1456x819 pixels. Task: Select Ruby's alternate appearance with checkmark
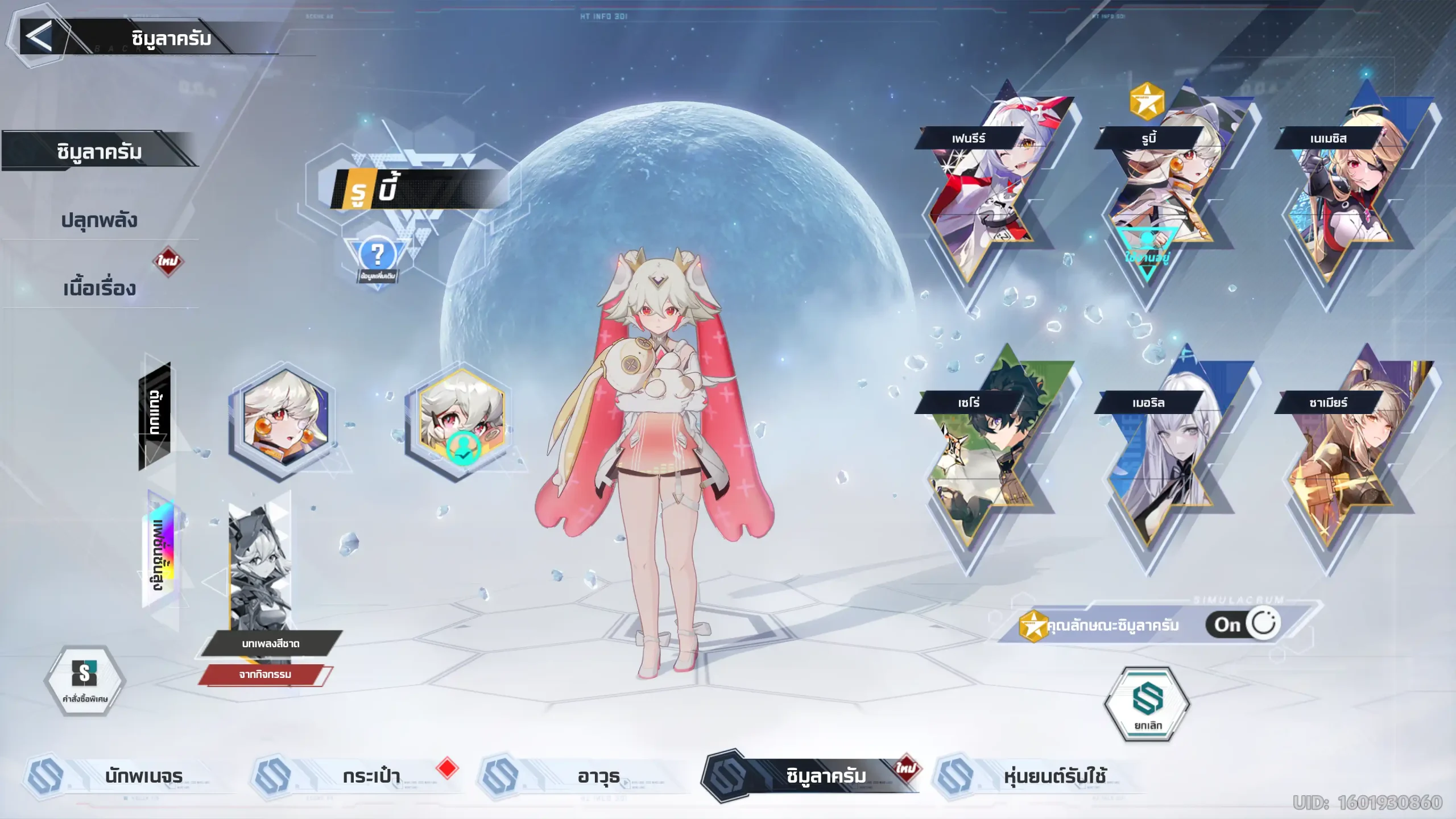[x=461, y=421]
